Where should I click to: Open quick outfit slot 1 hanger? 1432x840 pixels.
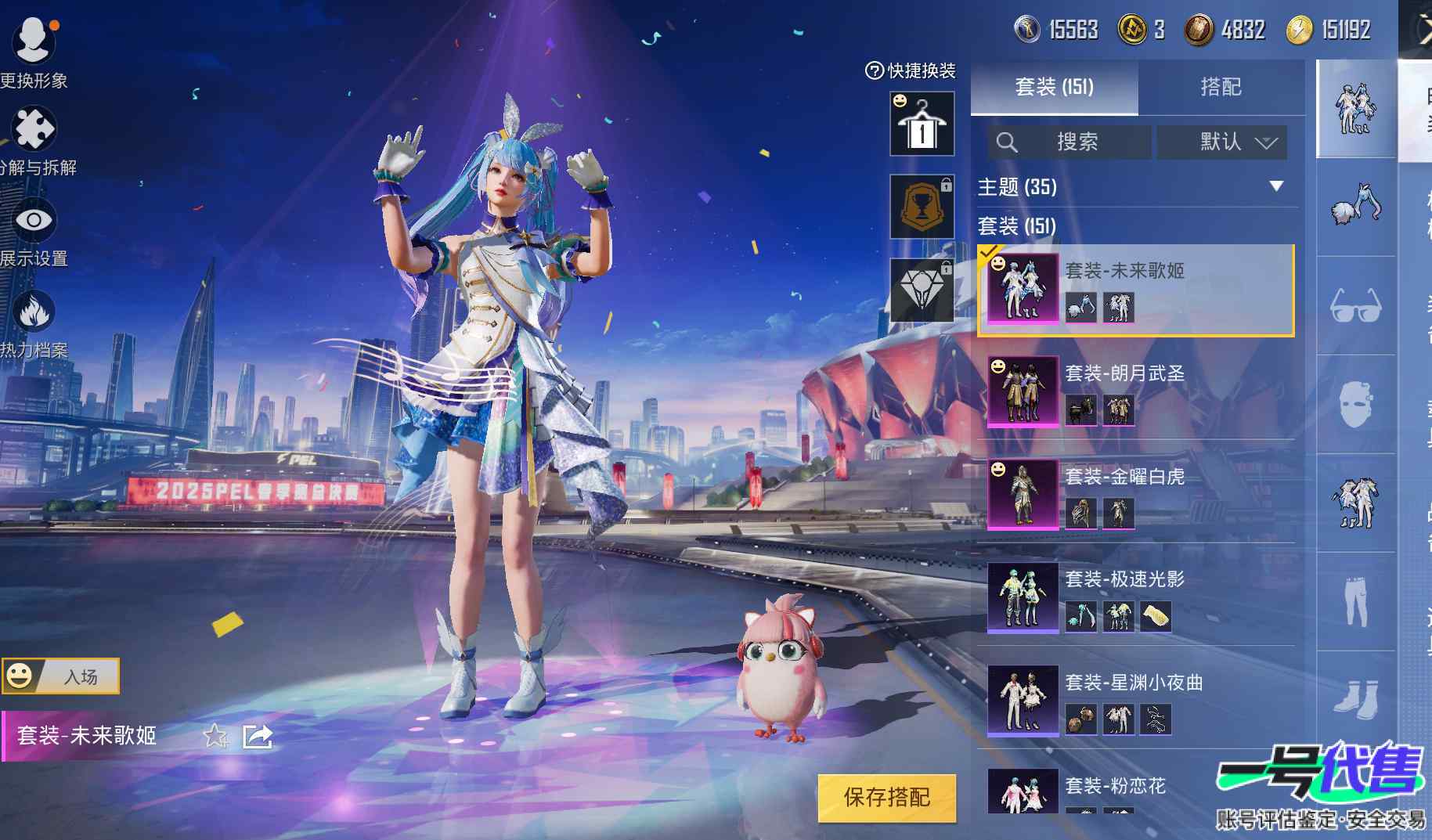click(x=922, y=124)
